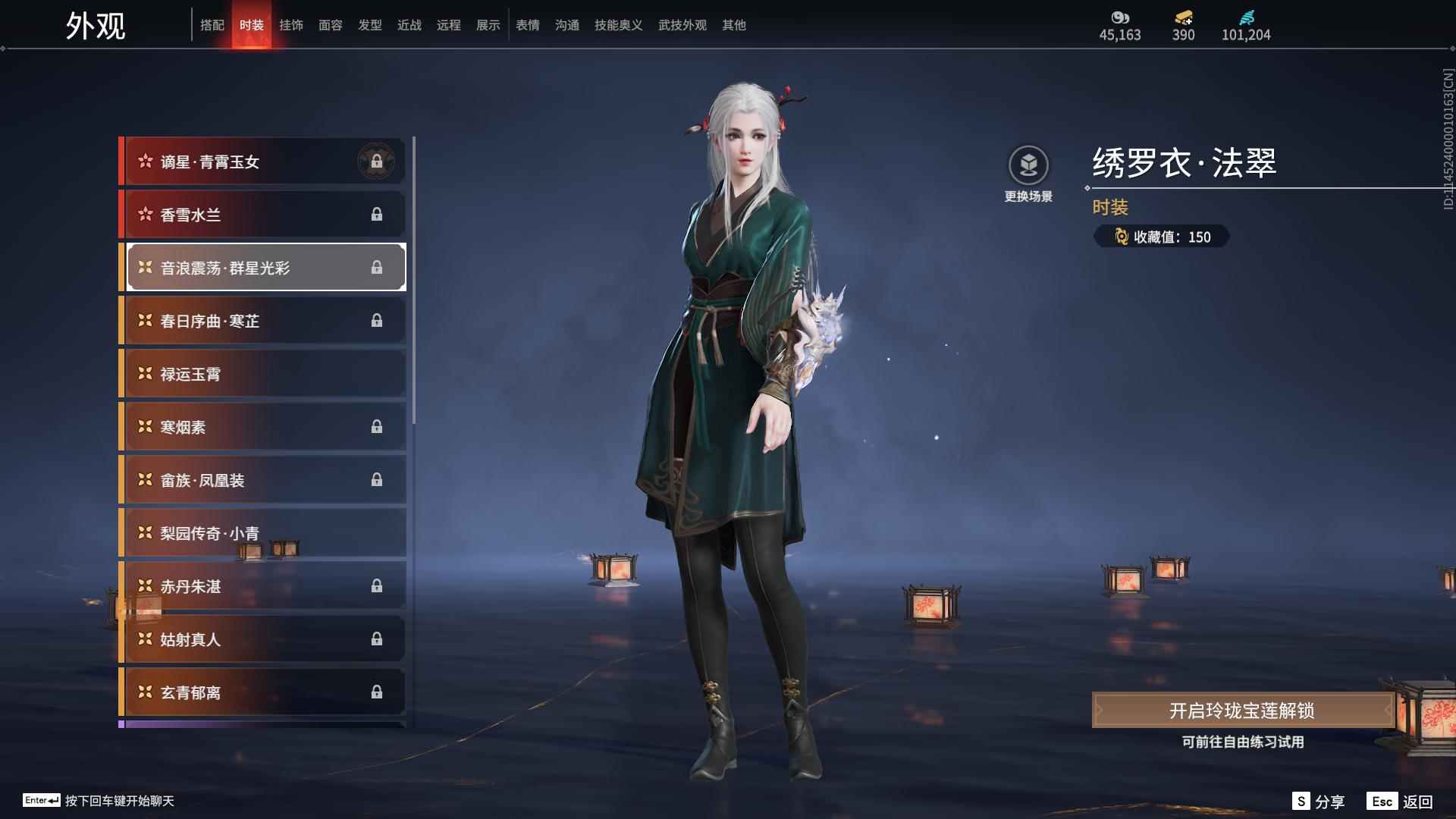Expand the 其他 category tab
This screenshot has width=1456, height=819.
(733, 24)
